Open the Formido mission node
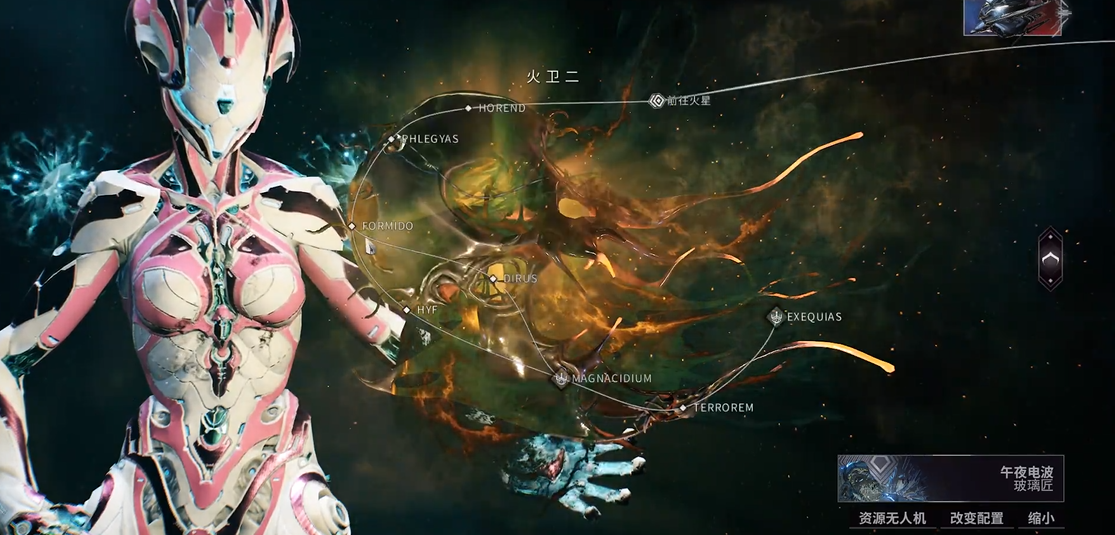The width and height of the screenshot is (1115, 535). tap(352, 226)
